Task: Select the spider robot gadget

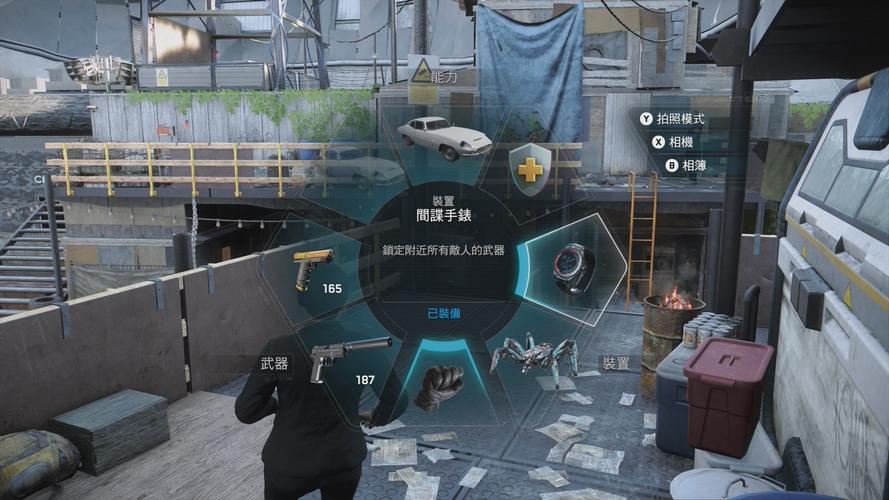Action: point(534,357)
